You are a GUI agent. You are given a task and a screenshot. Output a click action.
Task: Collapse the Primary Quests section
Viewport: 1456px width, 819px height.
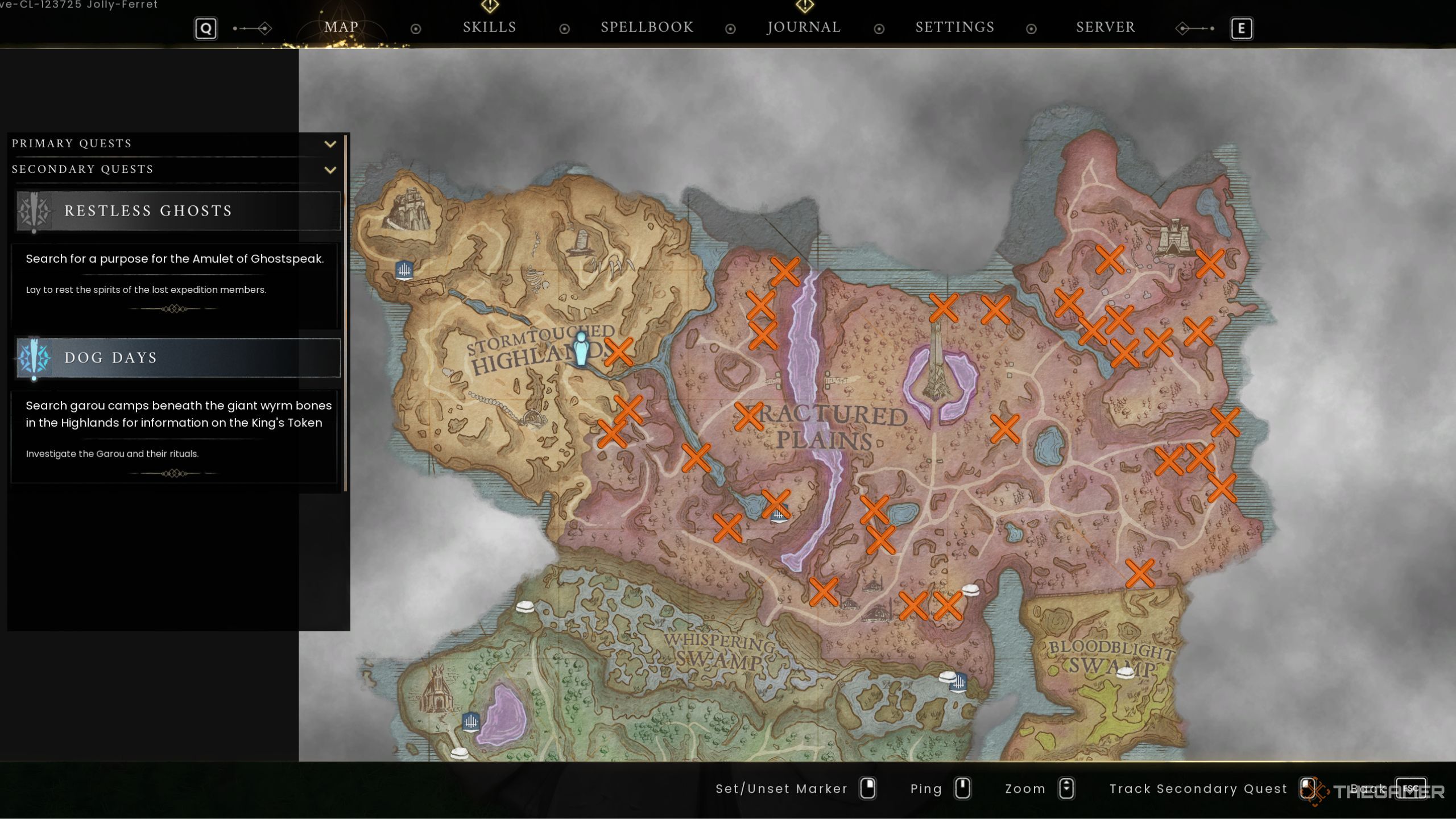click(x=330, y=144)
